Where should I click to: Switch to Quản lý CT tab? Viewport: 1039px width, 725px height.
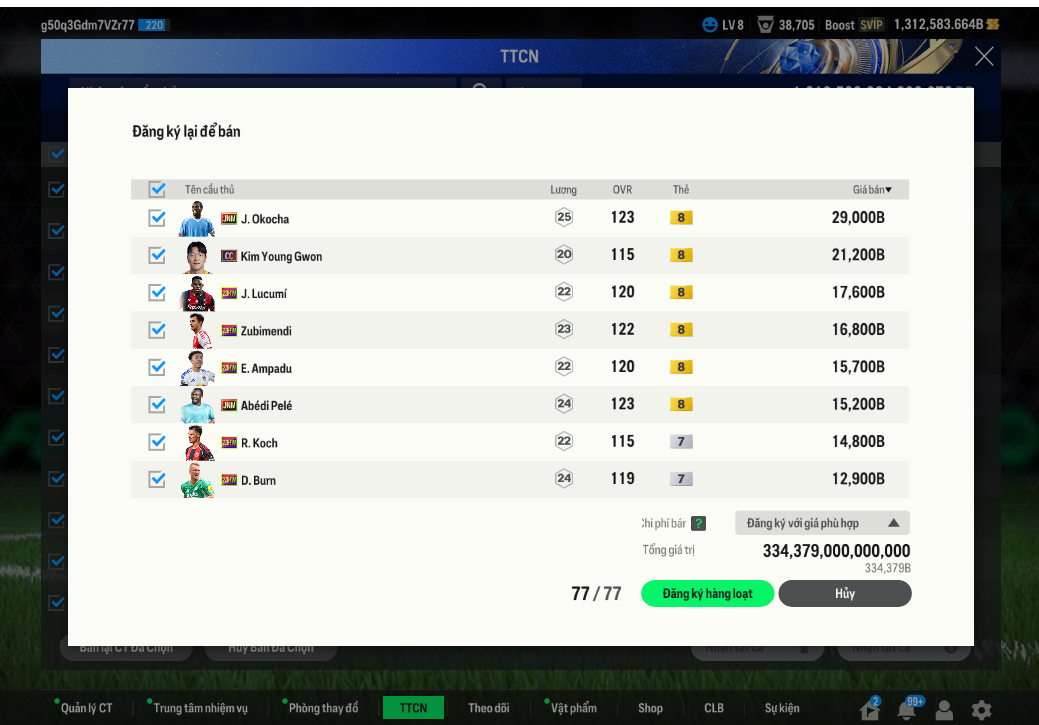(x=86, y=708)
